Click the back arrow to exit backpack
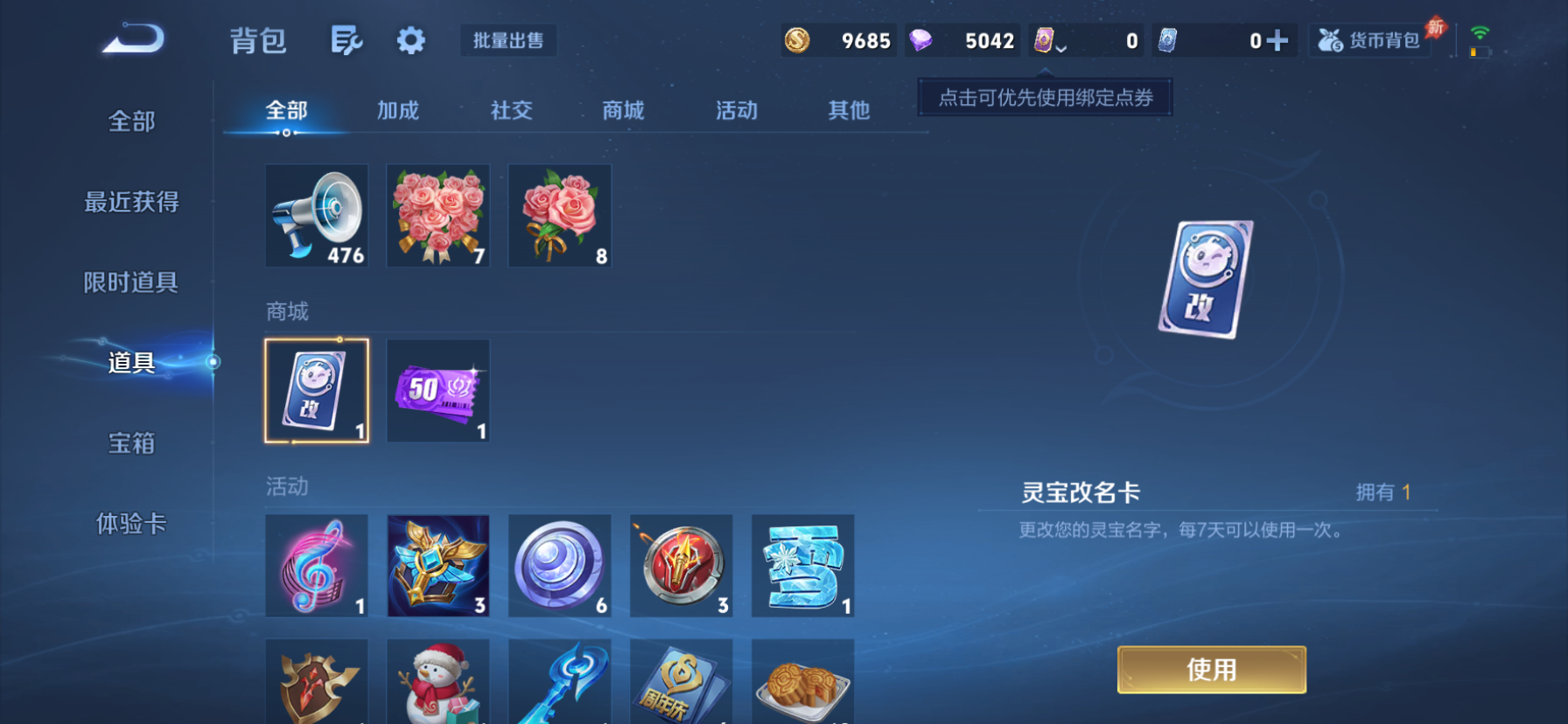 [x=133, y=38]
